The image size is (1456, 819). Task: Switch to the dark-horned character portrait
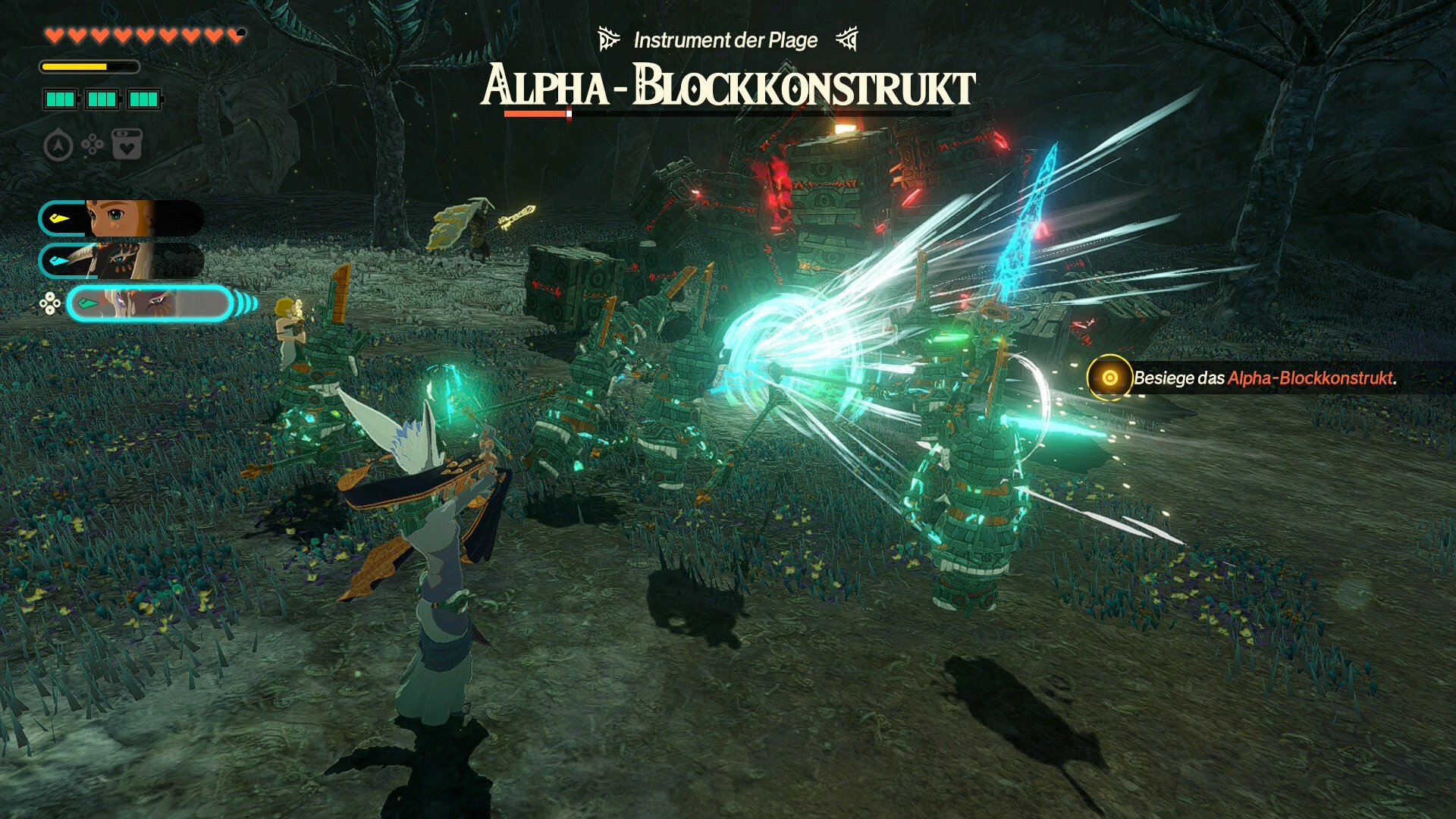[x=121, y=261]
